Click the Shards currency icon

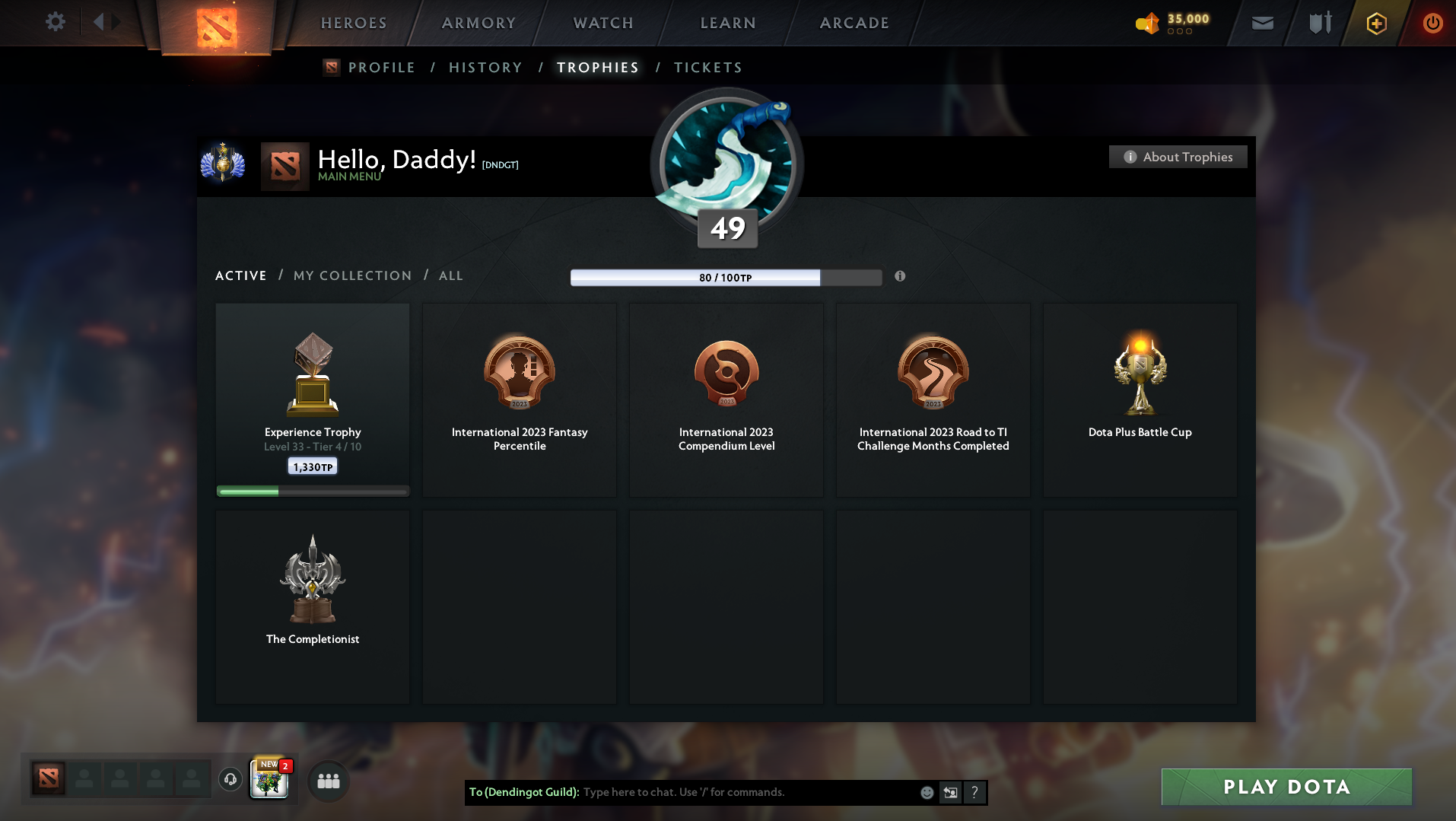pos(1149,24)
